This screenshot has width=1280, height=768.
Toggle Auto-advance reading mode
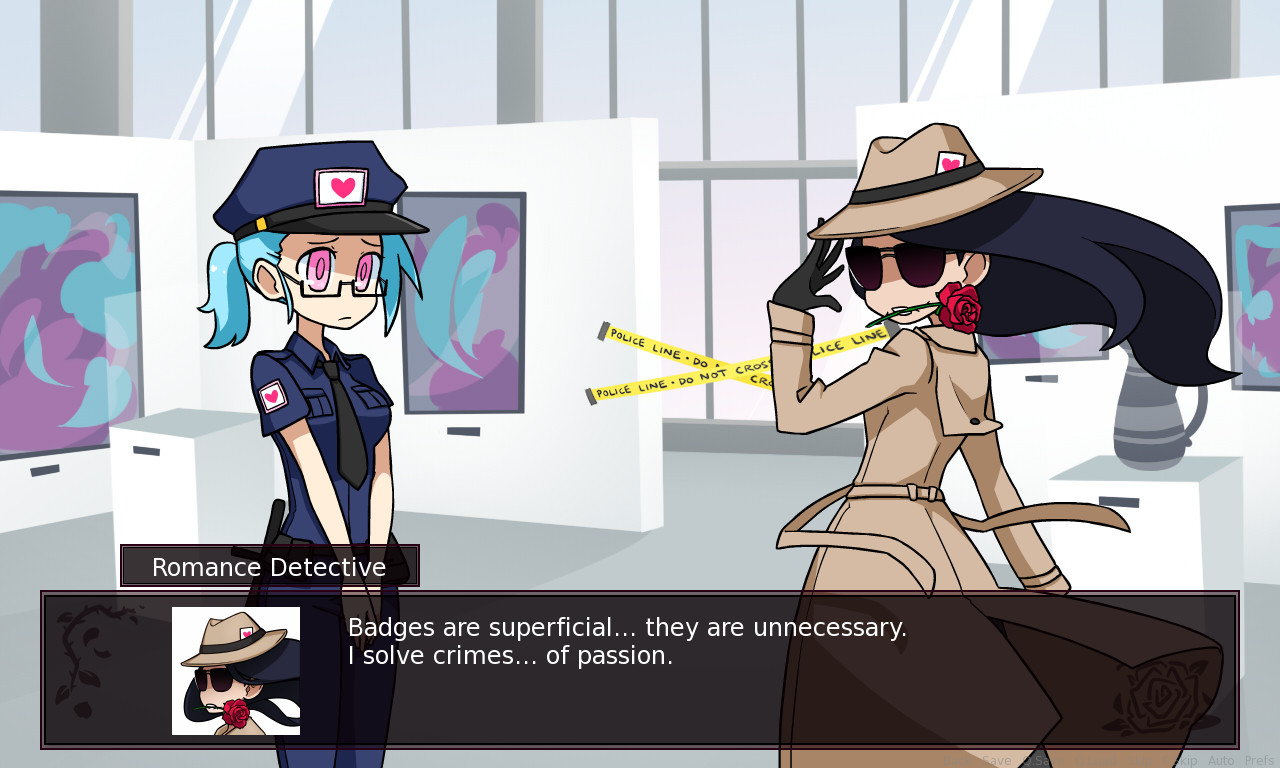pyautogui.click(x=1221, y=760)
